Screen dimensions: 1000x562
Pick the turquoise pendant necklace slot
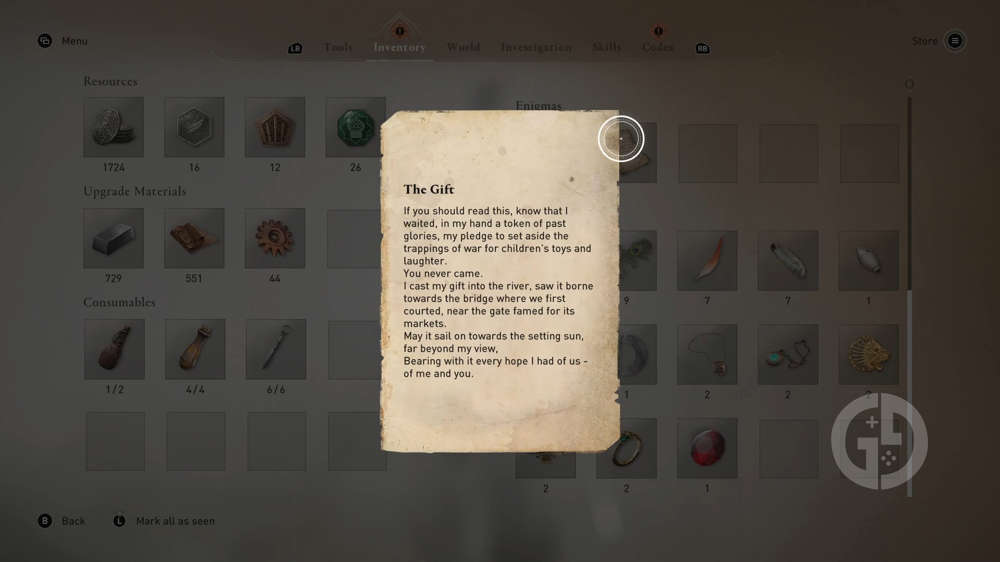[787, 354]
